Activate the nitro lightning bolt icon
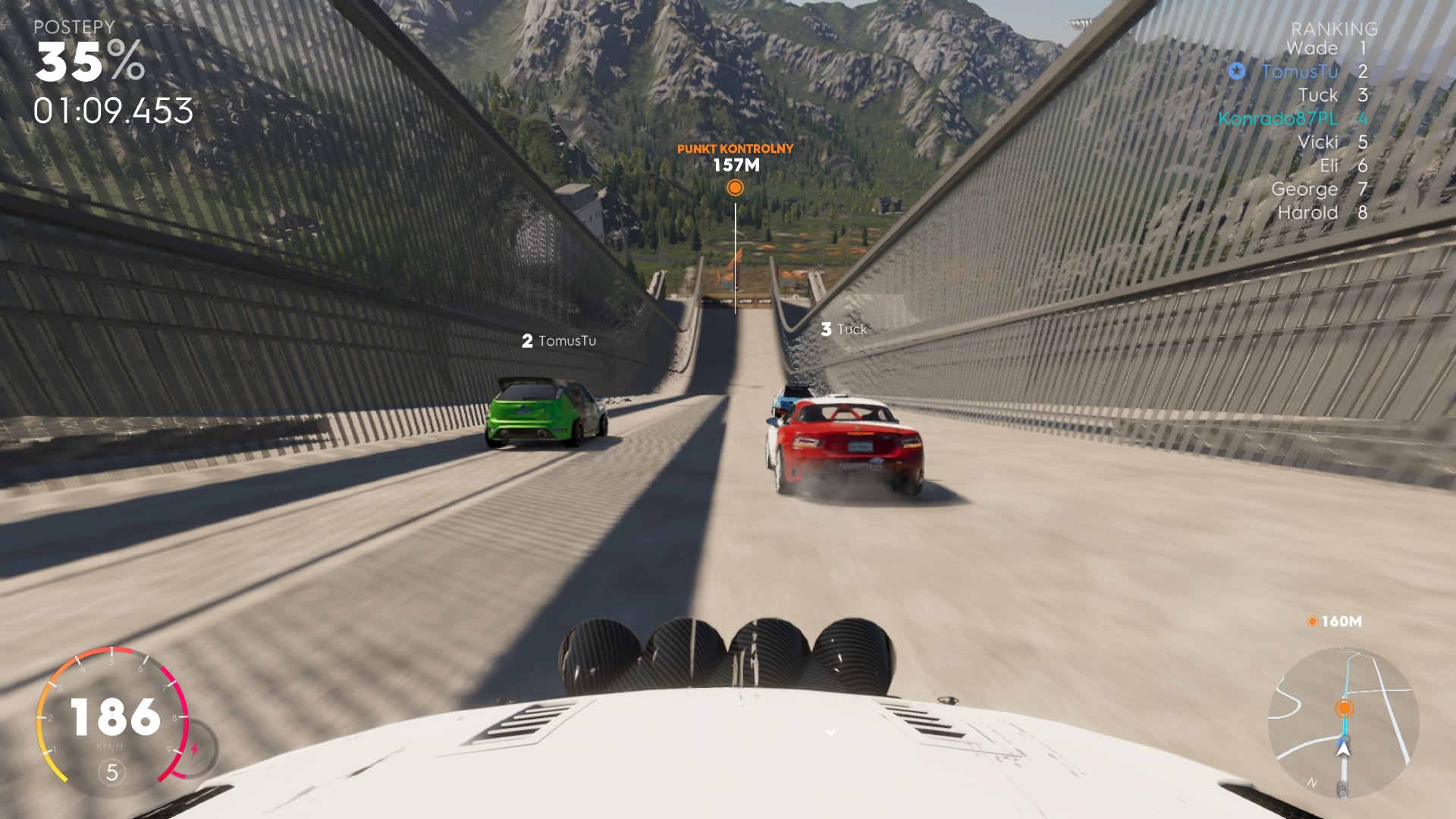Screen dimensions: 1456x819 click(x=195, y=749)
